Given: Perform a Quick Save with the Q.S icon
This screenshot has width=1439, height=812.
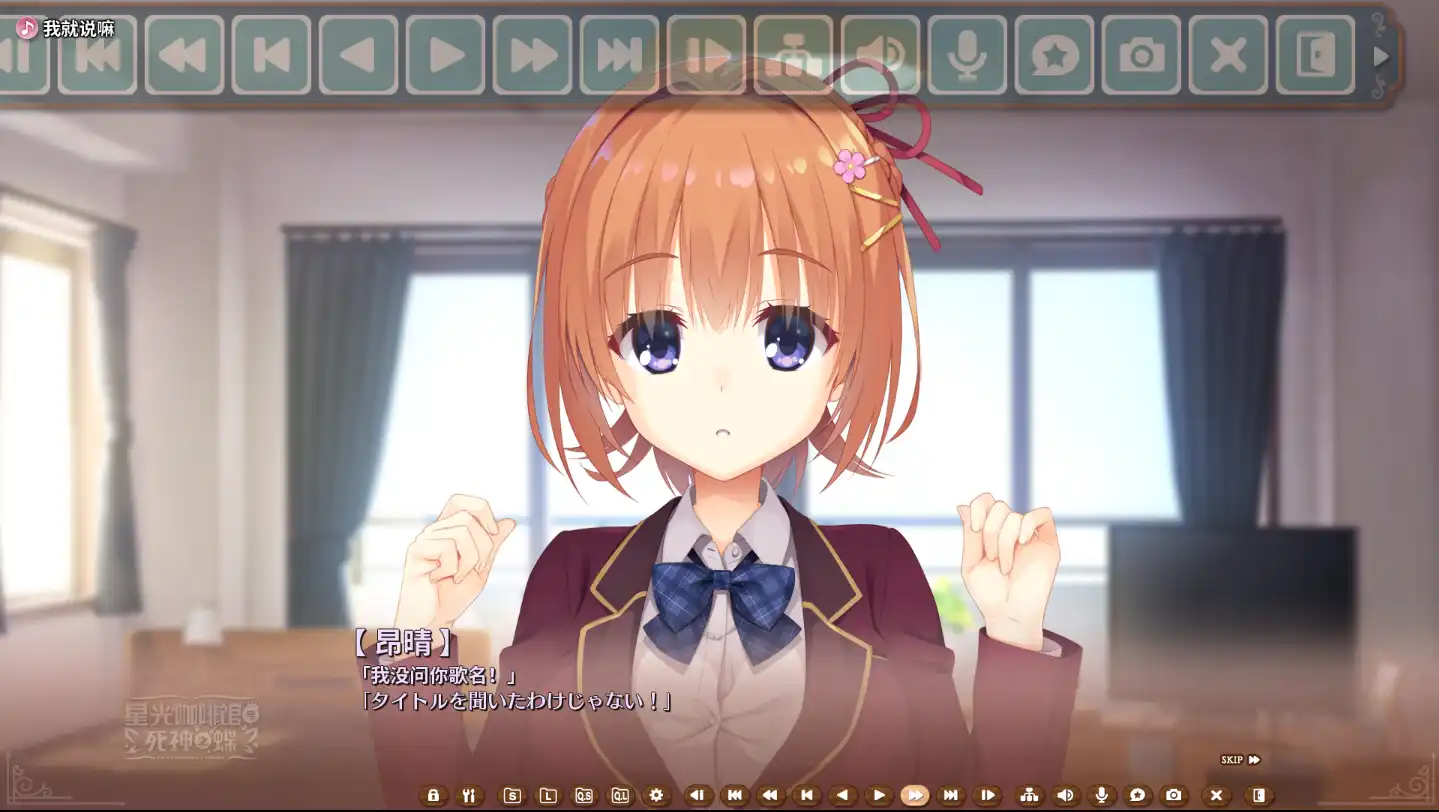Looking at the screenshot, I should (x=584, y=795).
